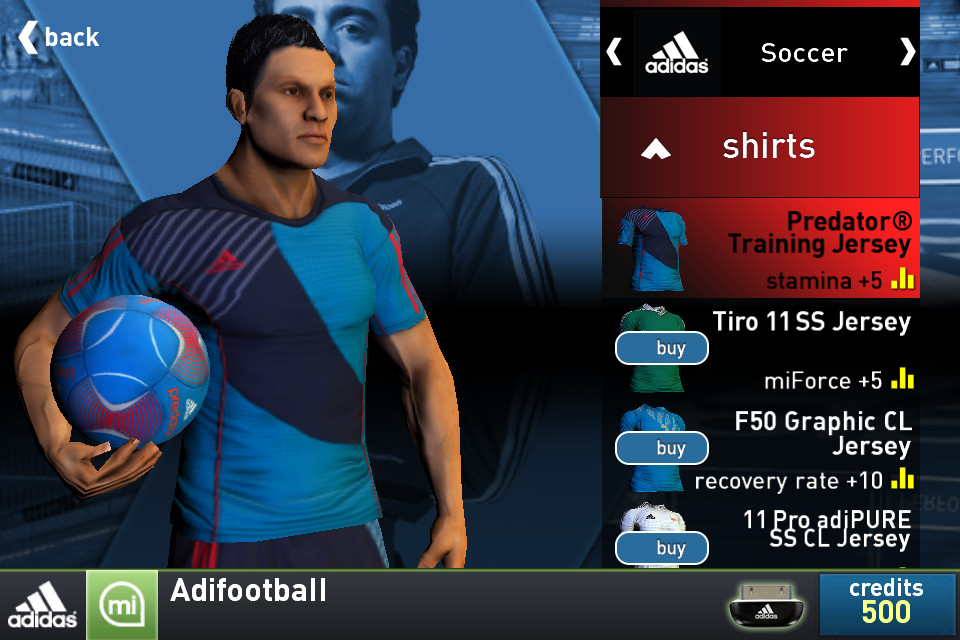This screenshot has width=960, height=640.
Task: Open the adidas dock connector icon
Action: [769, 605]
